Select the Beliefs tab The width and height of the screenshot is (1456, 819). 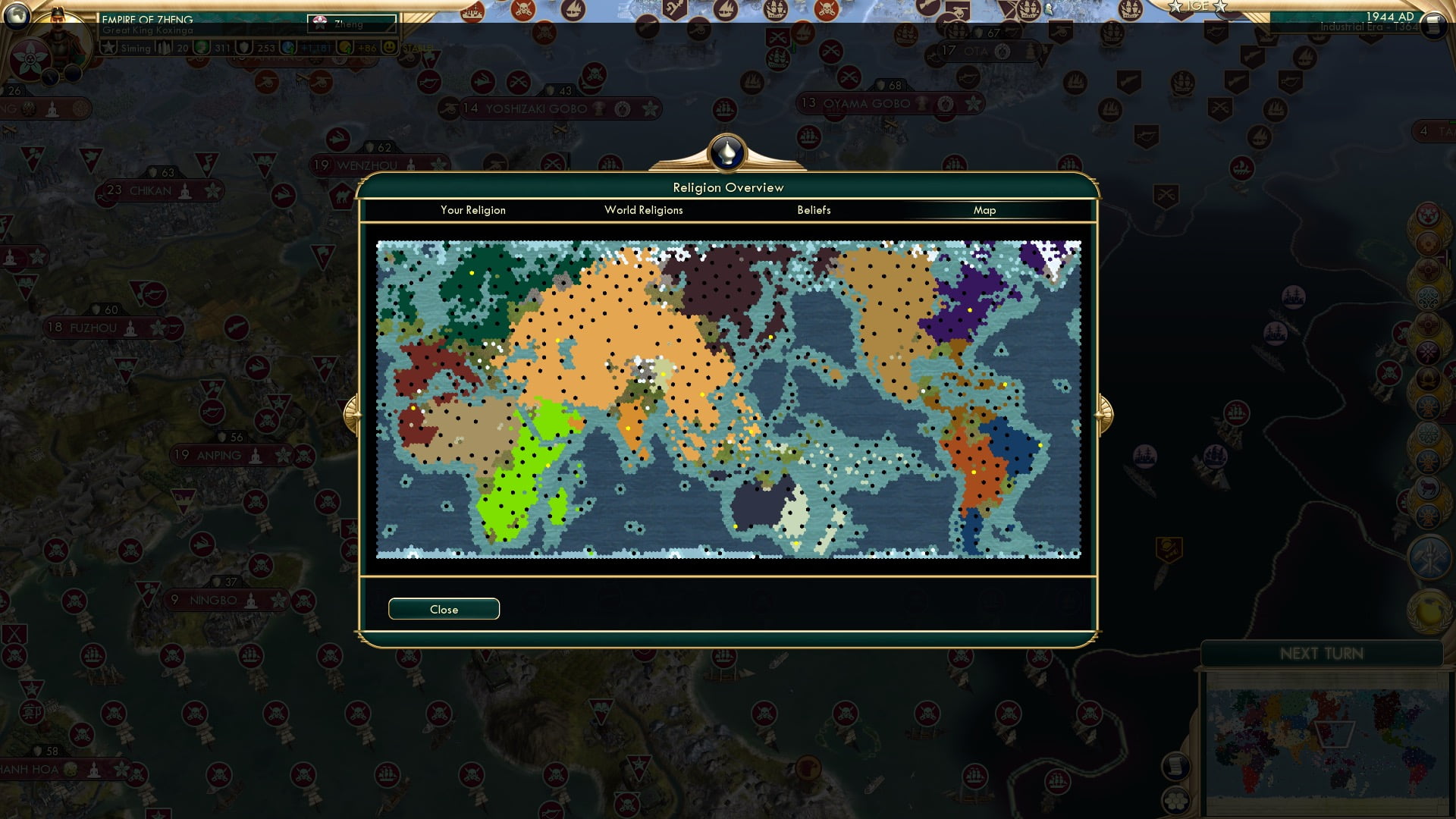pos(814,210)
